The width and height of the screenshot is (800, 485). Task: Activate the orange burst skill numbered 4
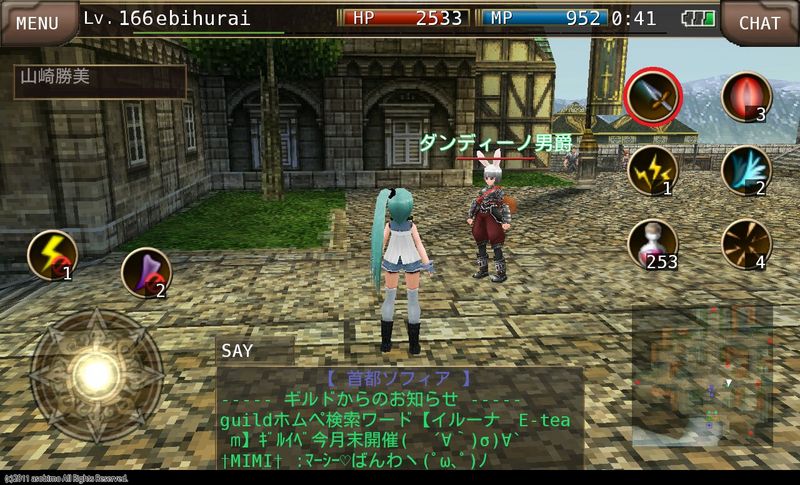[x=745, y=245]
